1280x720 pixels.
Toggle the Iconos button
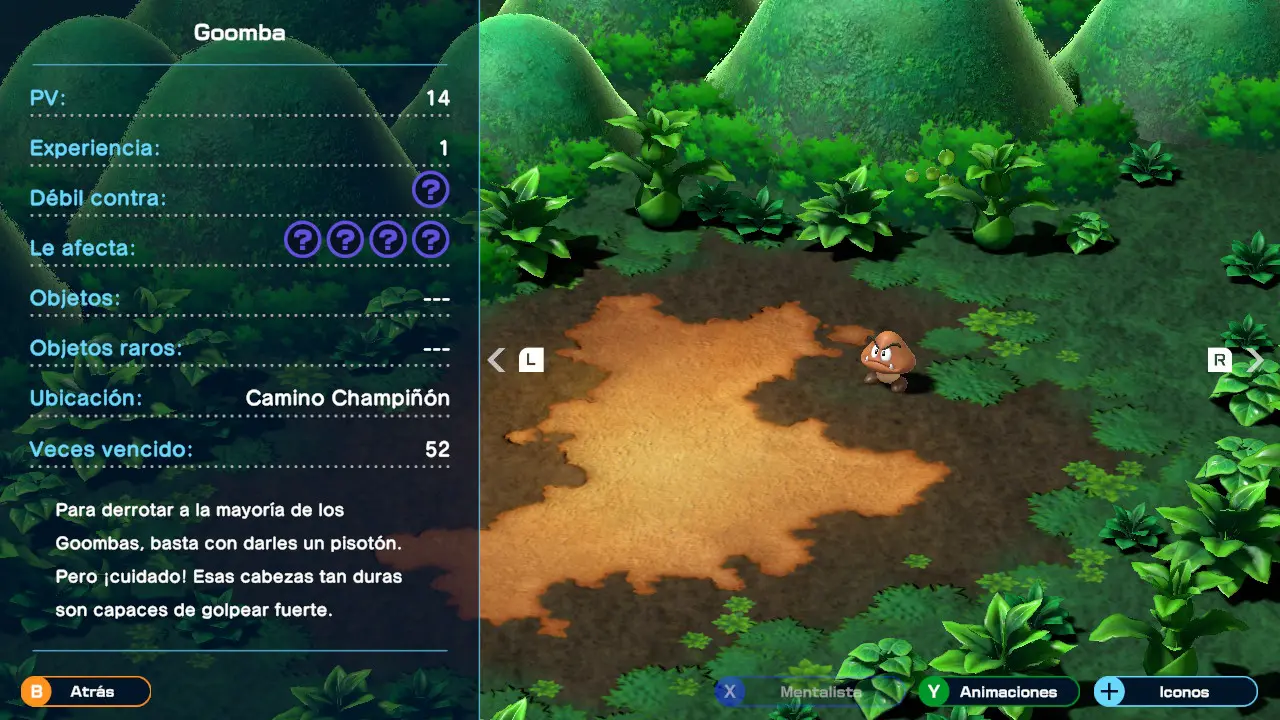click(1175, 692)
